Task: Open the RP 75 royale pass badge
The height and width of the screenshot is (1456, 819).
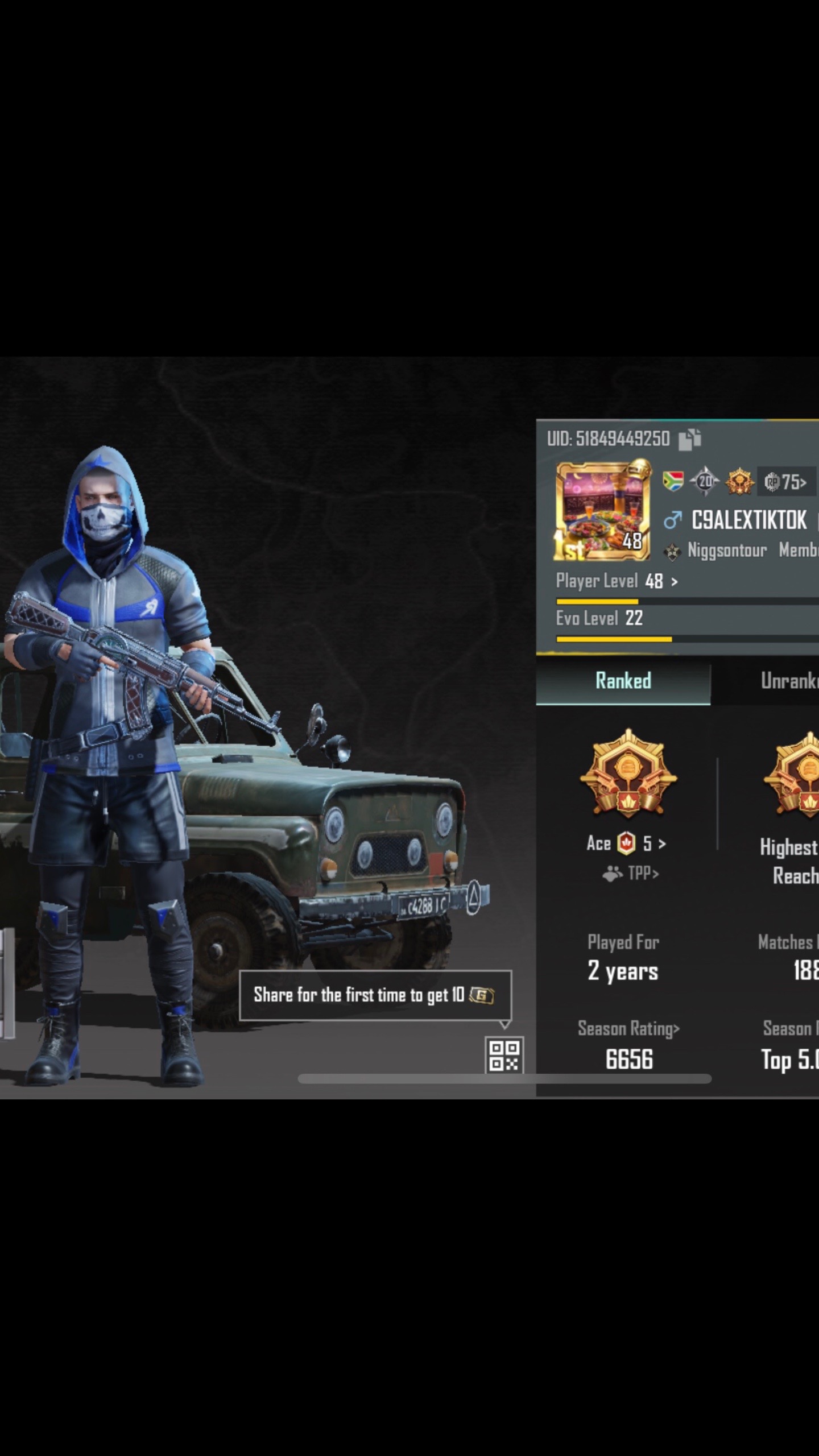Action: tap(786, 482)
